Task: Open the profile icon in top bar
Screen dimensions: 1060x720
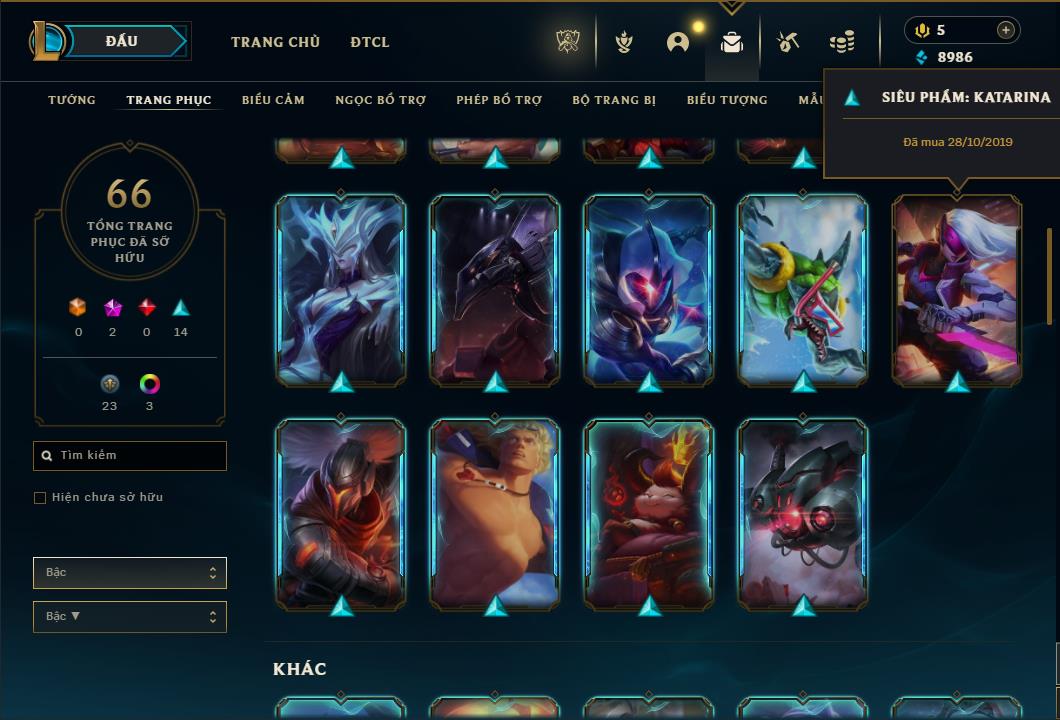Action: click(678, 42)
